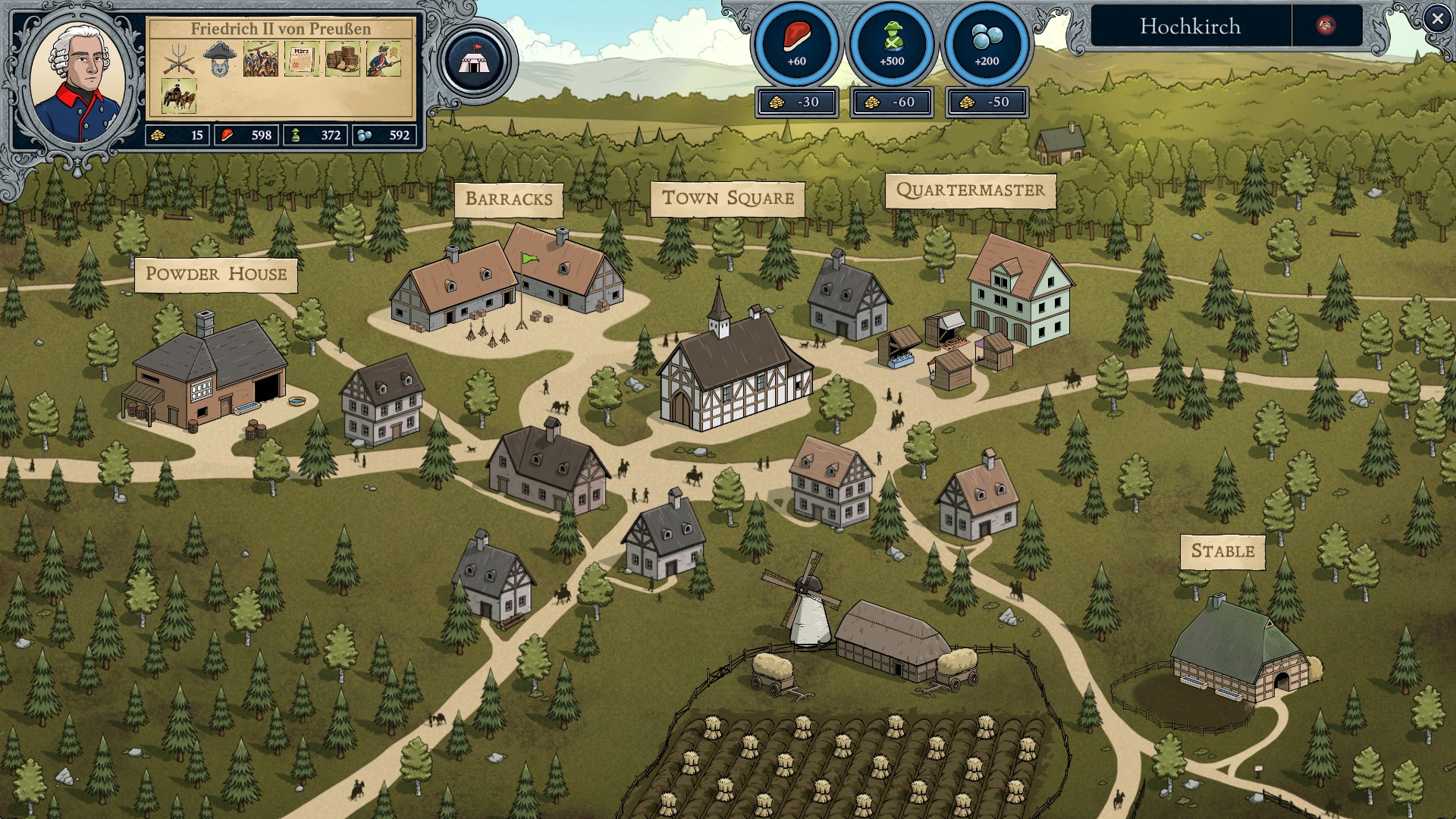Select the tricorne hat and gorget icon
Screen dimensions: 1456x819
point(220,59)
